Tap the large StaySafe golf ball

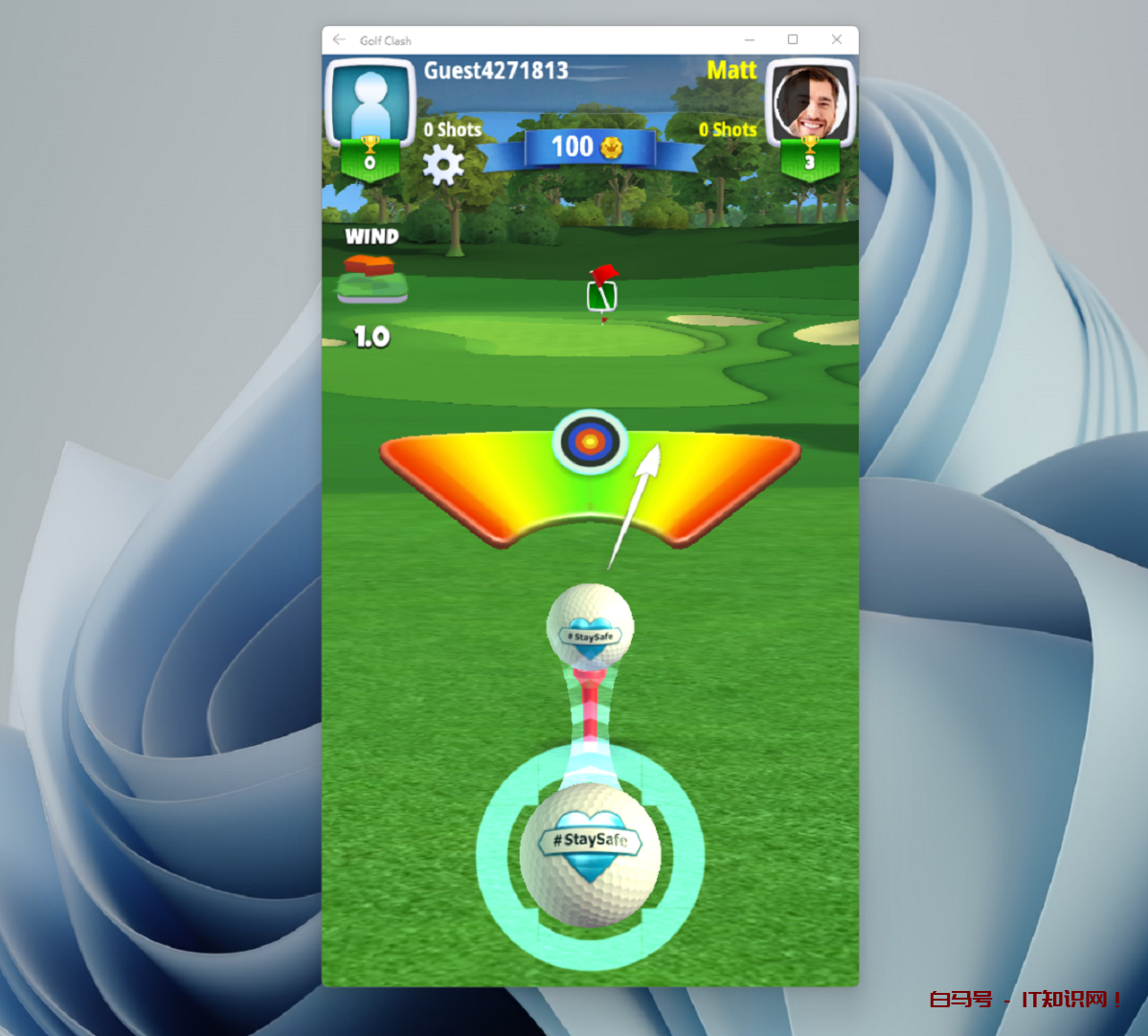point(590,854)
